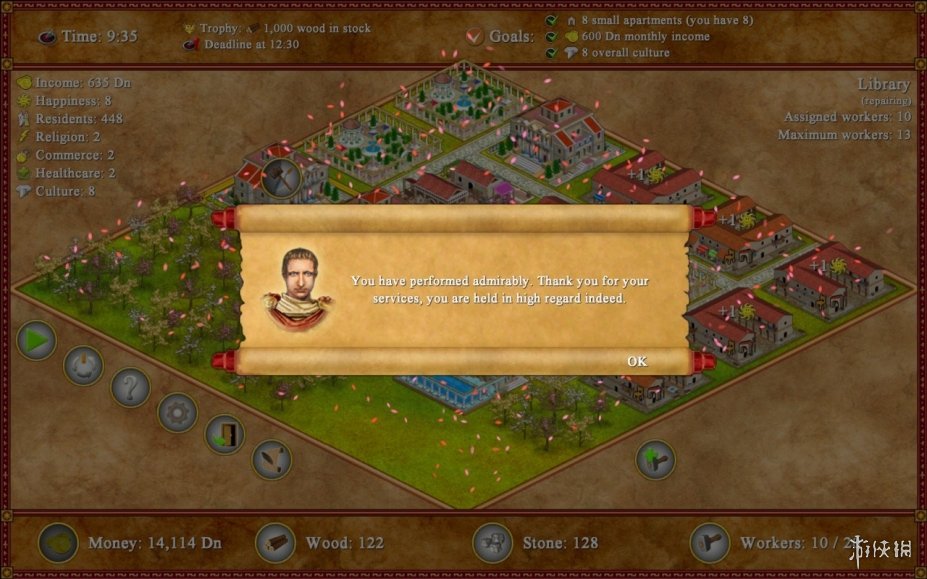Screen dimensions: 927x579
Task: Confirm the praise message with OK
Action: (637, 361)
